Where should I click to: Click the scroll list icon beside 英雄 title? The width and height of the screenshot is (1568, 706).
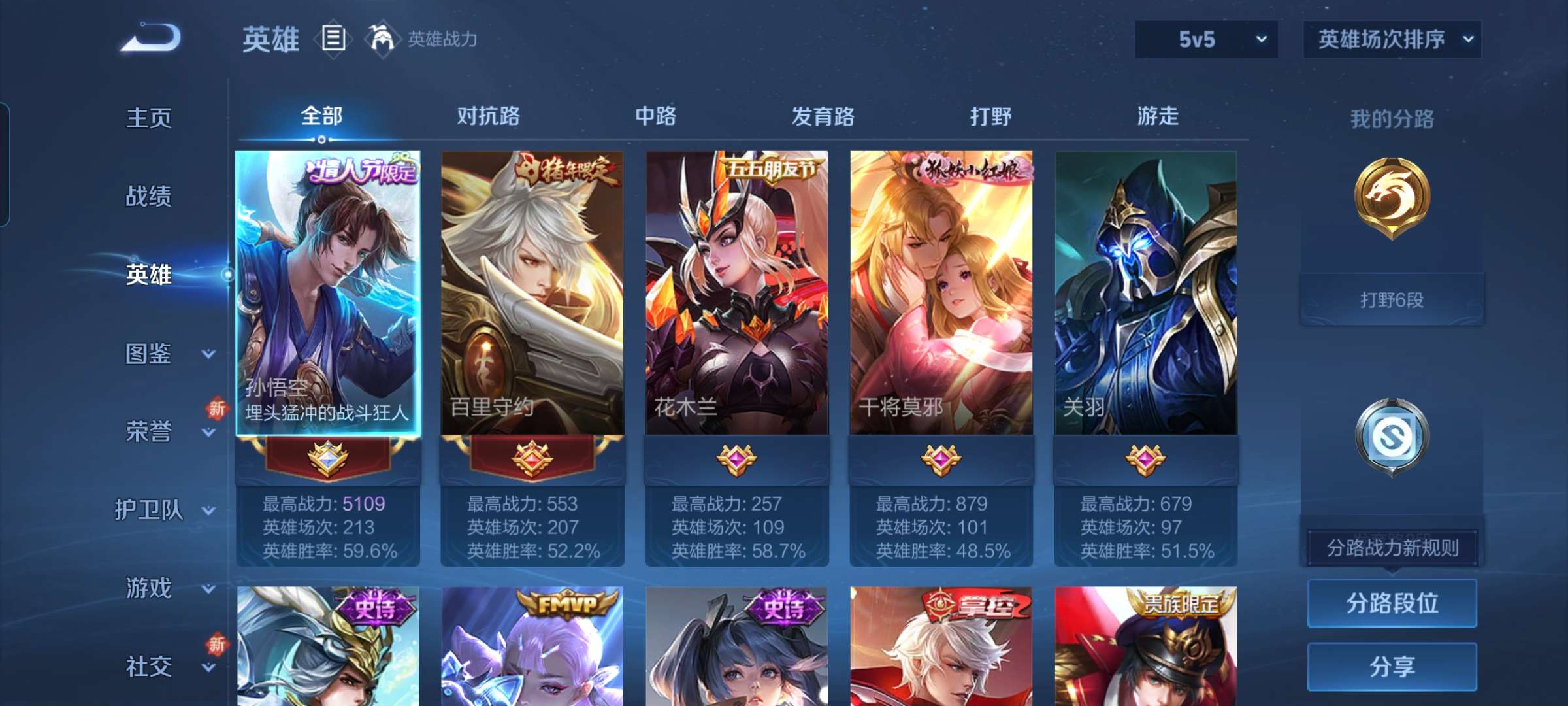(x=335, y=39)
